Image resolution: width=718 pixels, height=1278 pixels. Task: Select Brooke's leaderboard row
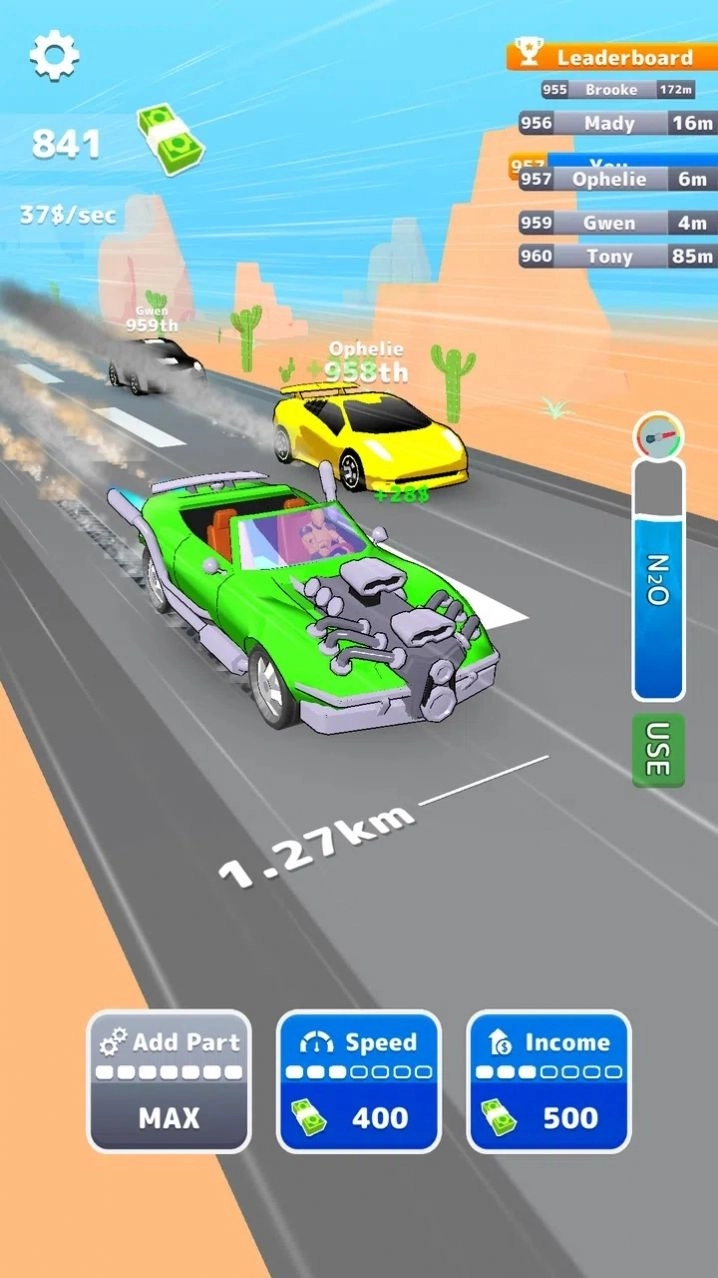(x=618, y=90)
